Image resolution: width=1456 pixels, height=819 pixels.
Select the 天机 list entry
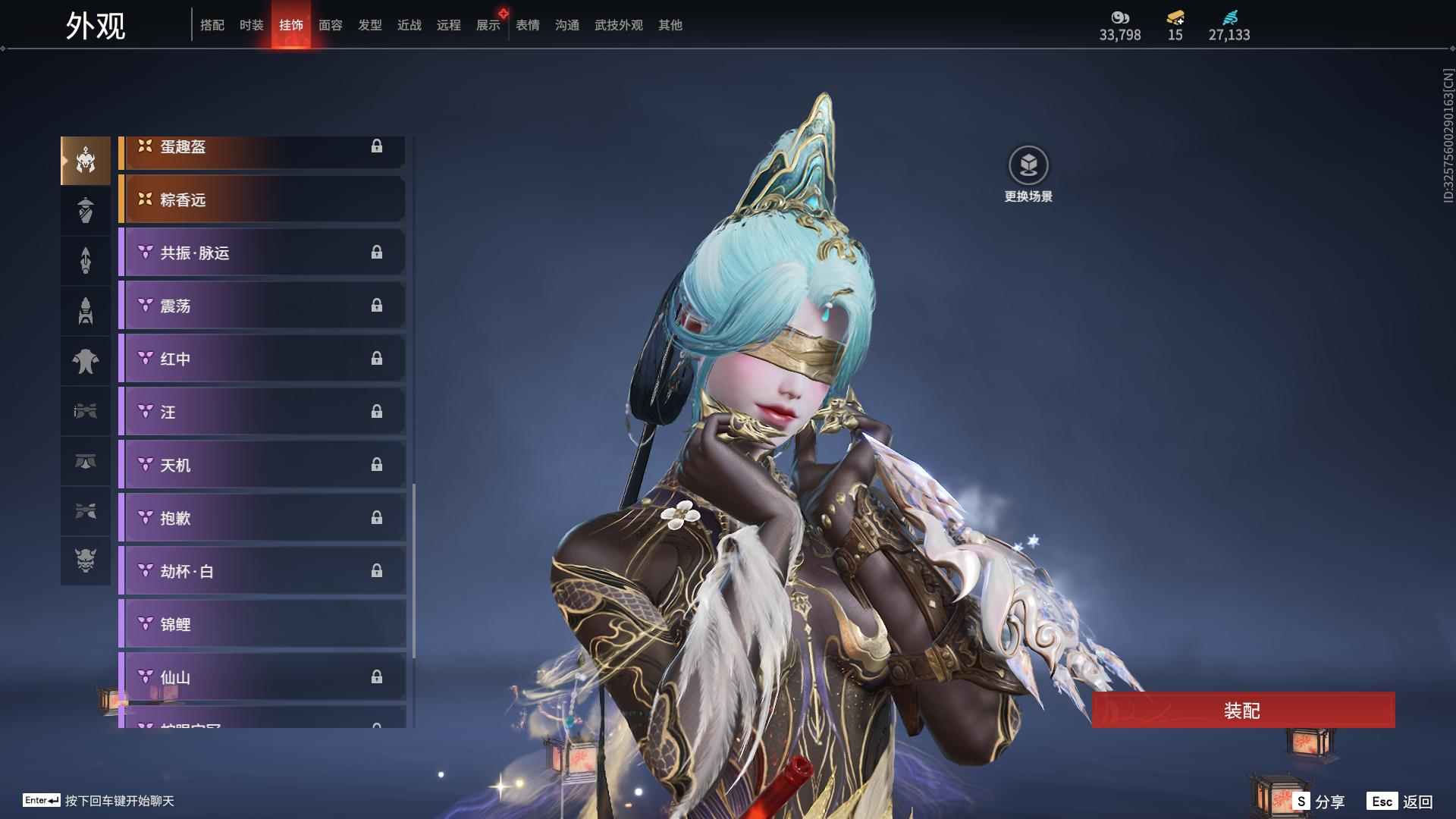tap(262, 465)
